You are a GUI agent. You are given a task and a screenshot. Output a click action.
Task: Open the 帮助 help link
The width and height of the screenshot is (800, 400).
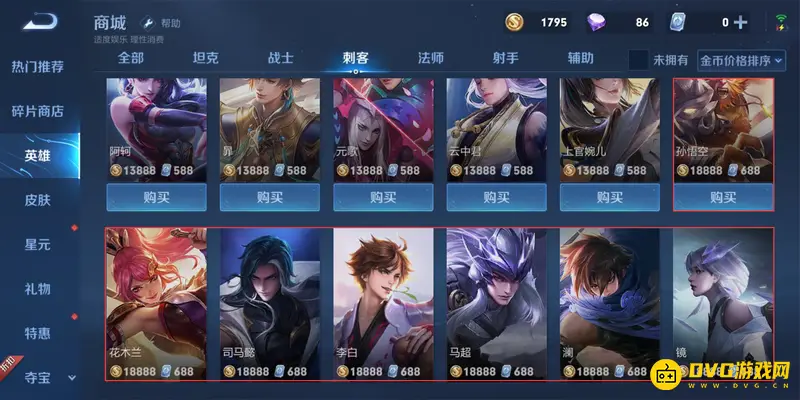(163, 22)
